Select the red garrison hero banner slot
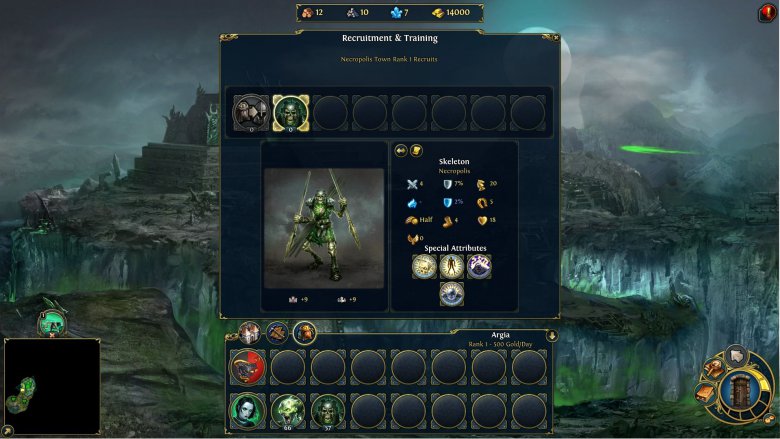The image size is (780, 439). pyautogui.click(x=248, y=367)
